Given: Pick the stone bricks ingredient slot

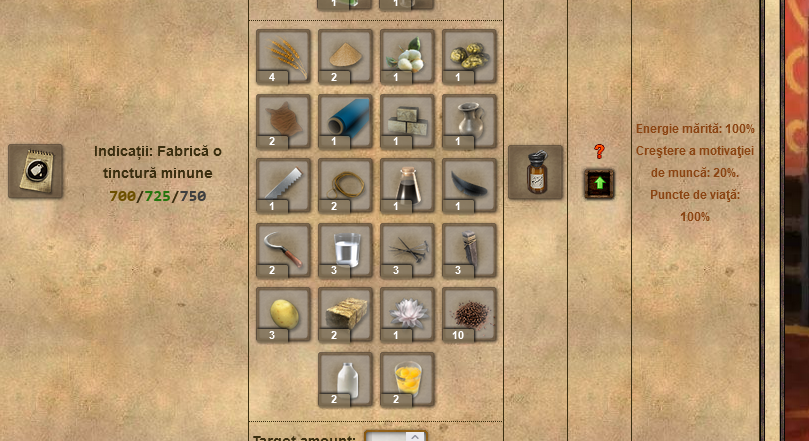Looking at the screenshot, I should point(407,120).
